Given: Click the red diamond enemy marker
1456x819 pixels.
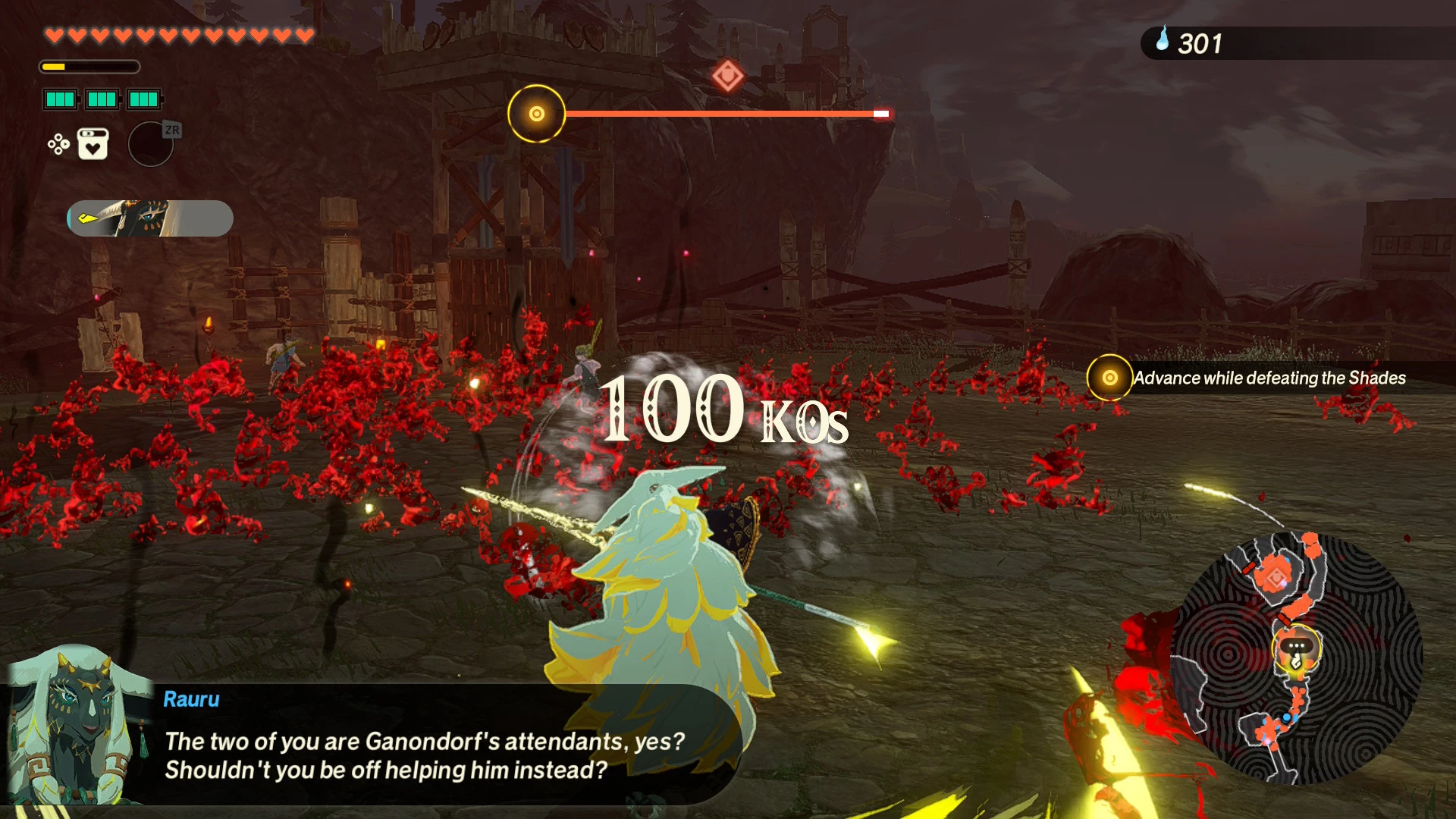Looking at the screenshot, I should [x=726, y=76].
